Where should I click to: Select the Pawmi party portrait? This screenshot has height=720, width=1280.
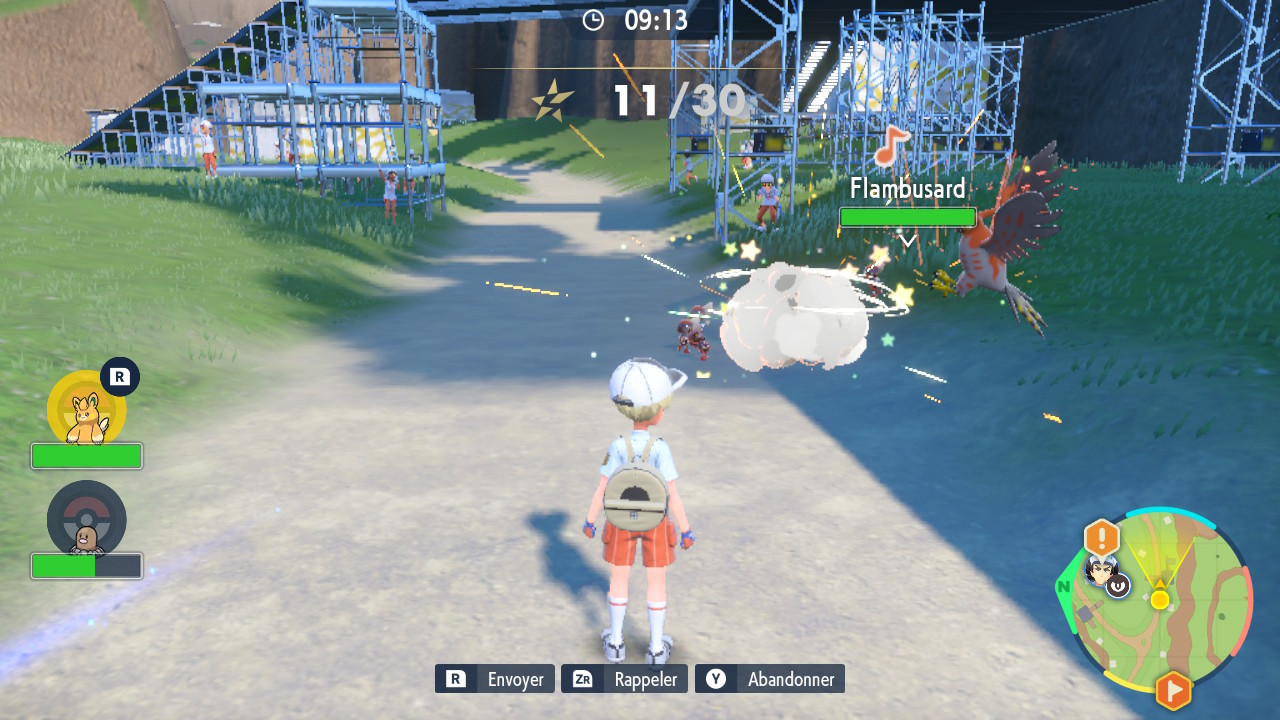[x=87, y=410]
